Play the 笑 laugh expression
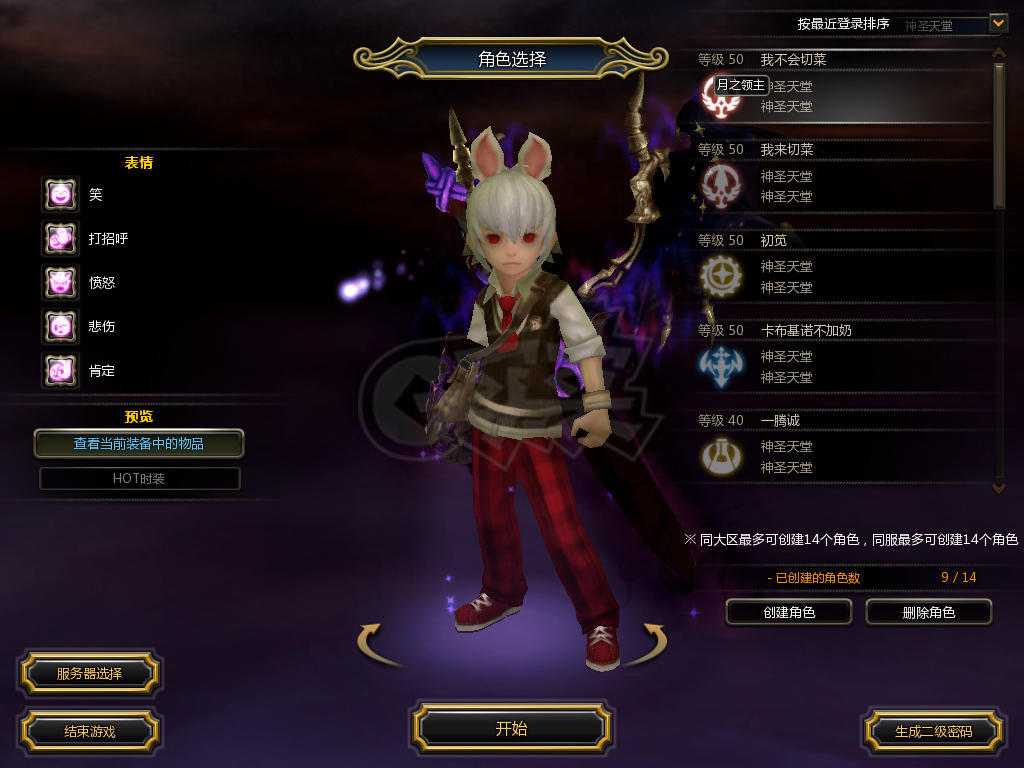Screen dimensions: 1024x768 click(60, 194)
